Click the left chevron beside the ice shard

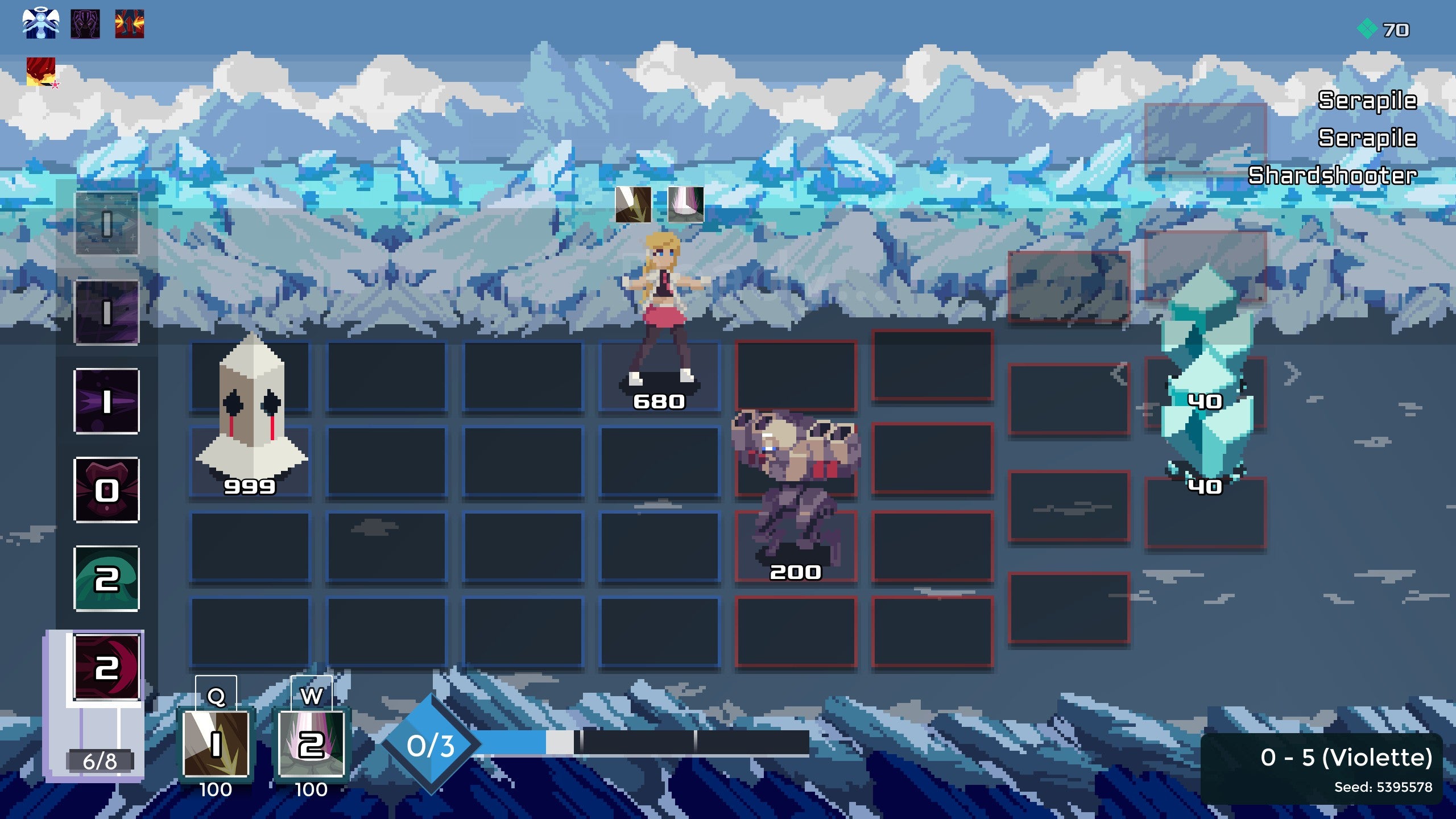(x=1120, y=376)
